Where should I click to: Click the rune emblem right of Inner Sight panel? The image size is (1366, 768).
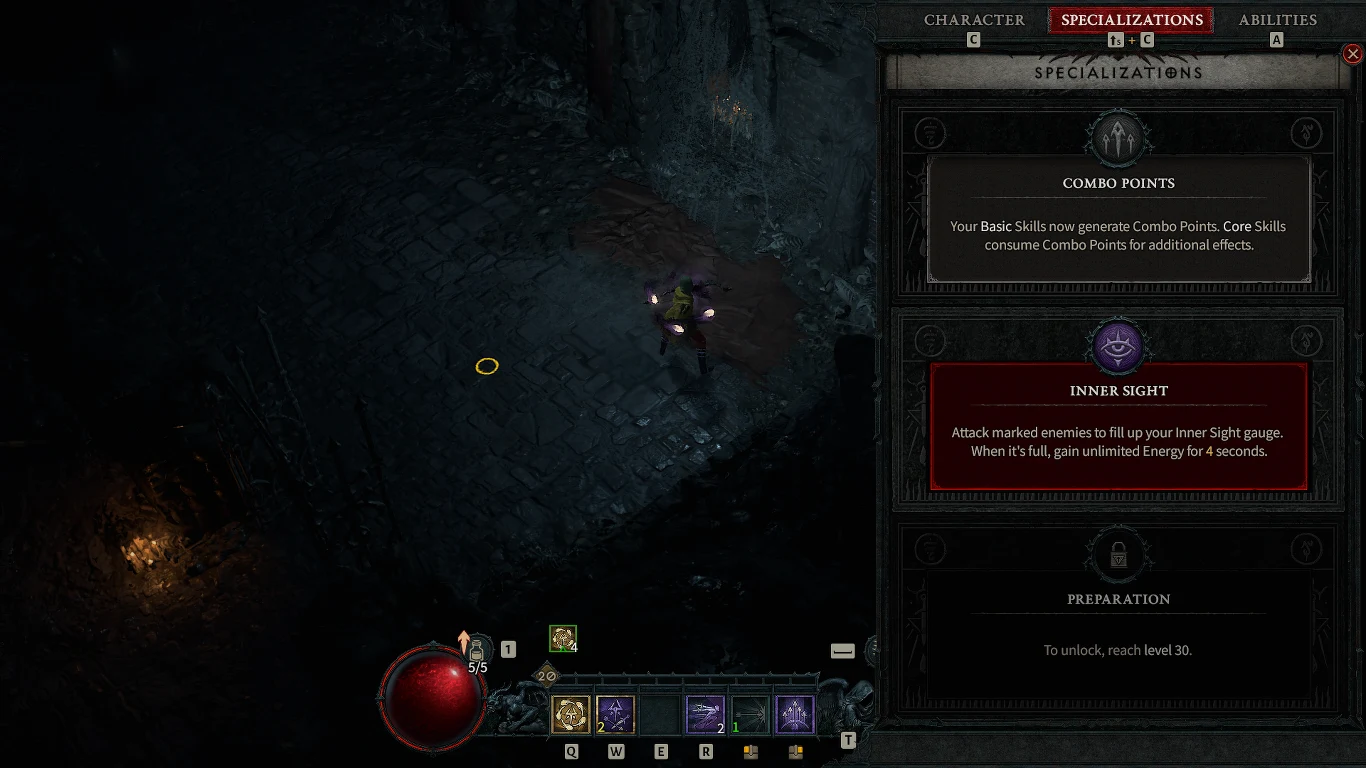(1306, 340)
